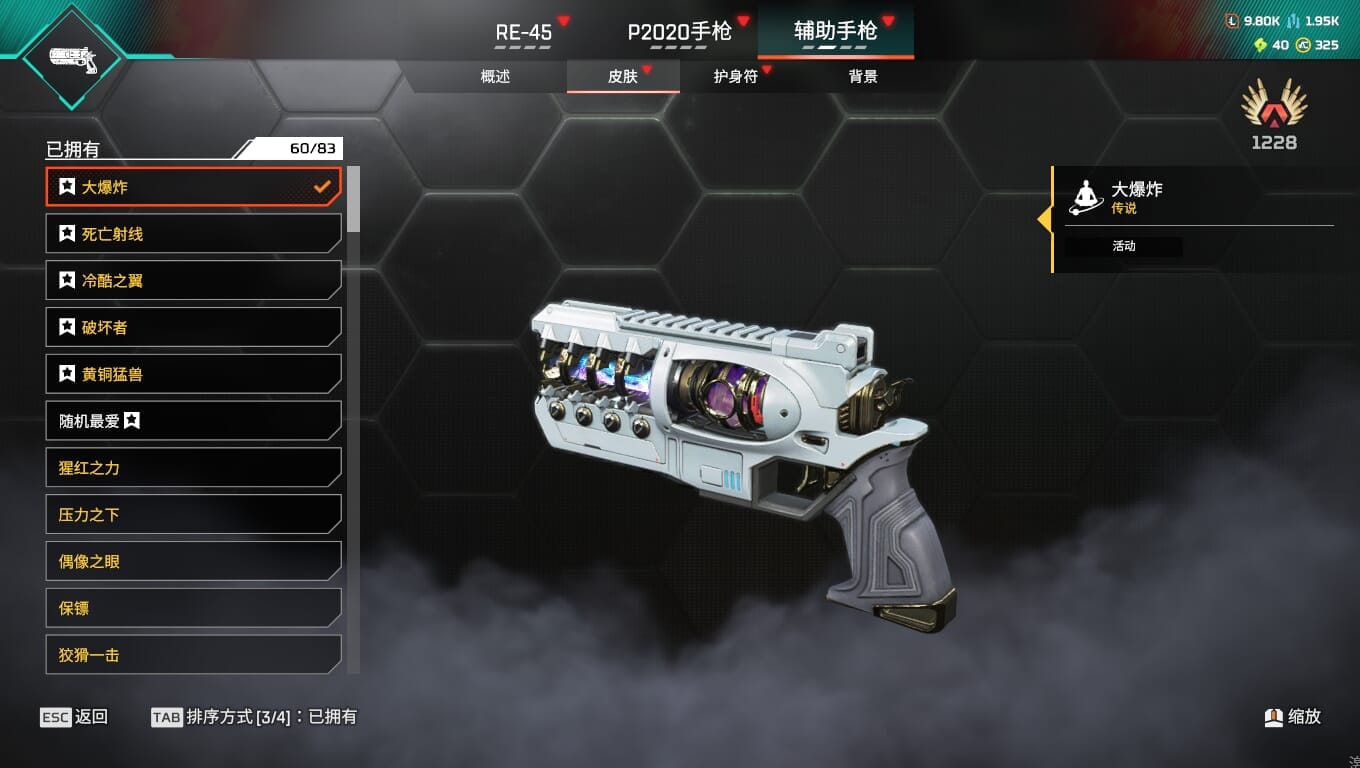Open the 背景 tab
The image size is (1360, 768).
(x=862, y=76)
